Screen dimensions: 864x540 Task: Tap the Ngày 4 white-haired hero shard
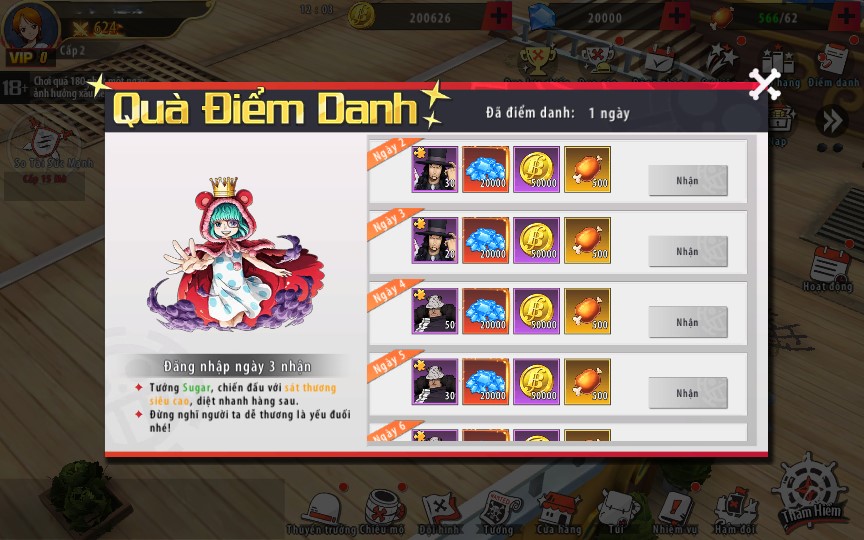tap(435, 312)
